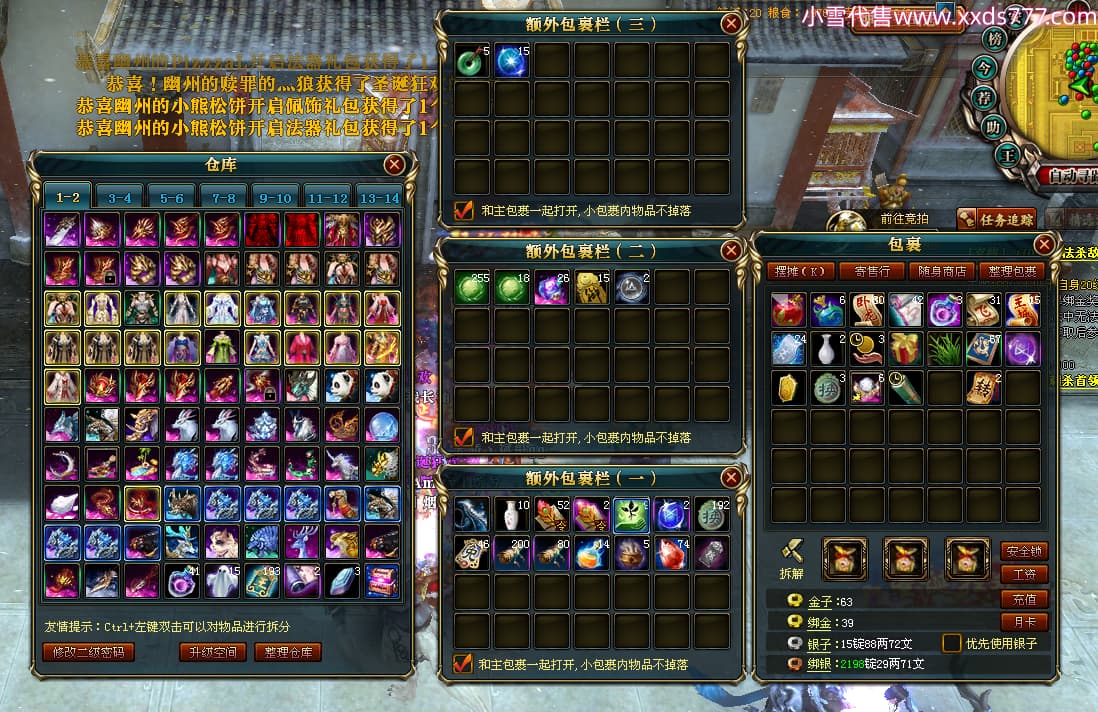Close the 额外包裹栏（三） panel
Viewport: 1098px width, 712px height.
coord(732,24)
